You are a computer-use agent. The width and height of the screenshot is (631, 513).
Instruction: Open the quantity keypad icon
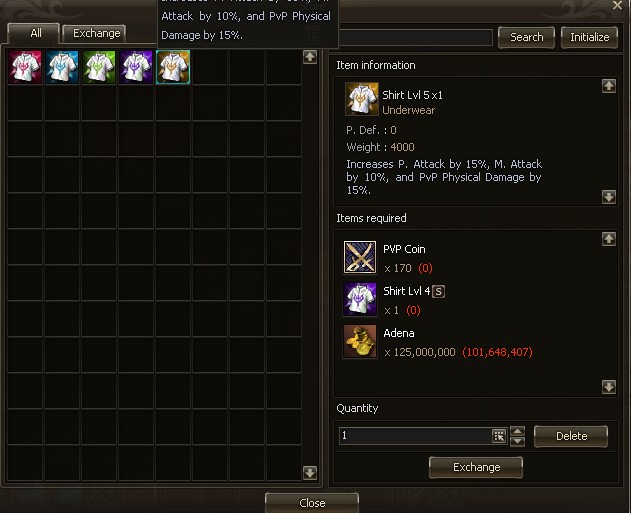click(x=499, y=436)
